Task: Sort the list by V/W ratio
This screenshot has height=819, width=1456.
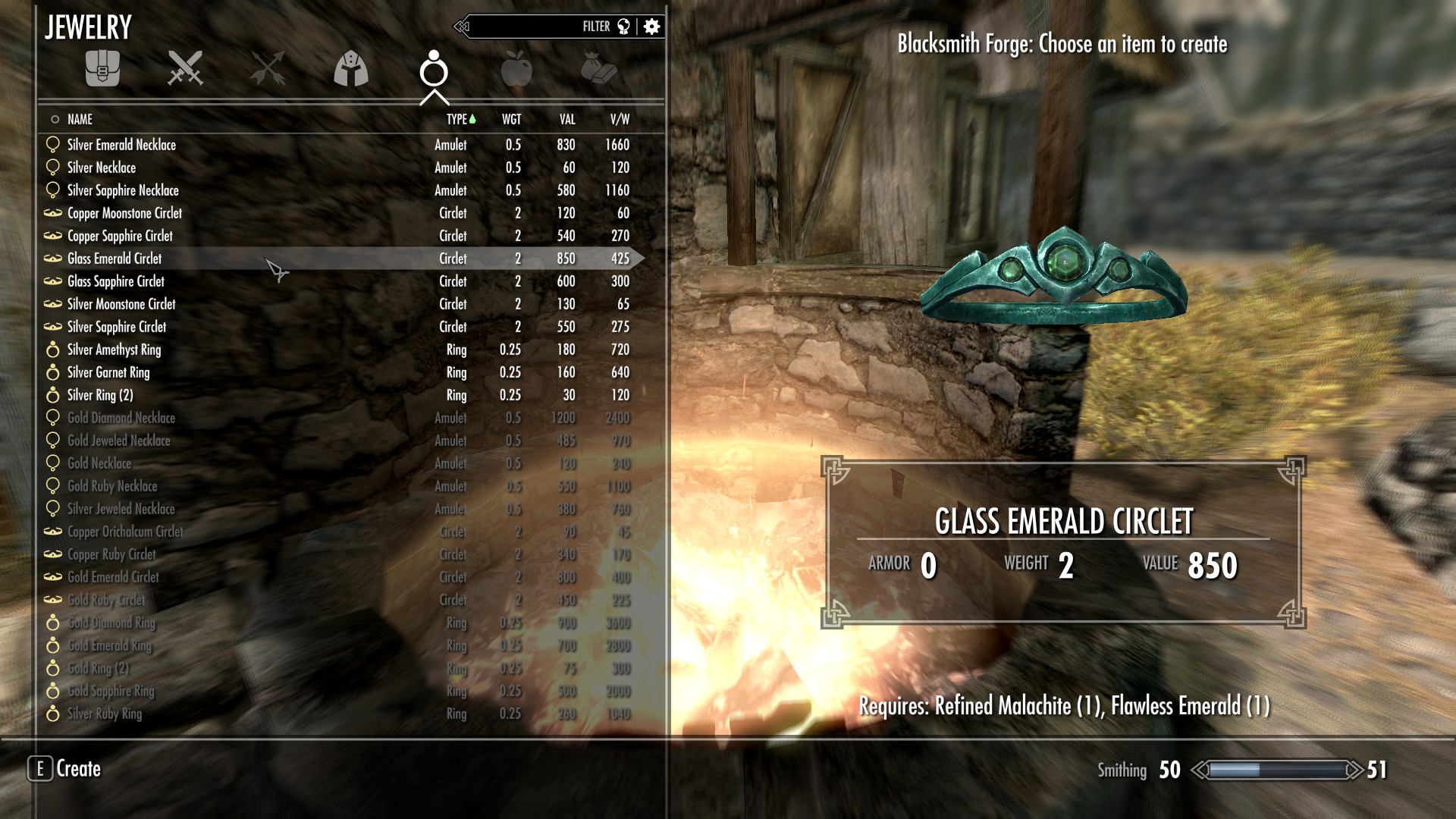Action: tap(620, 119)
